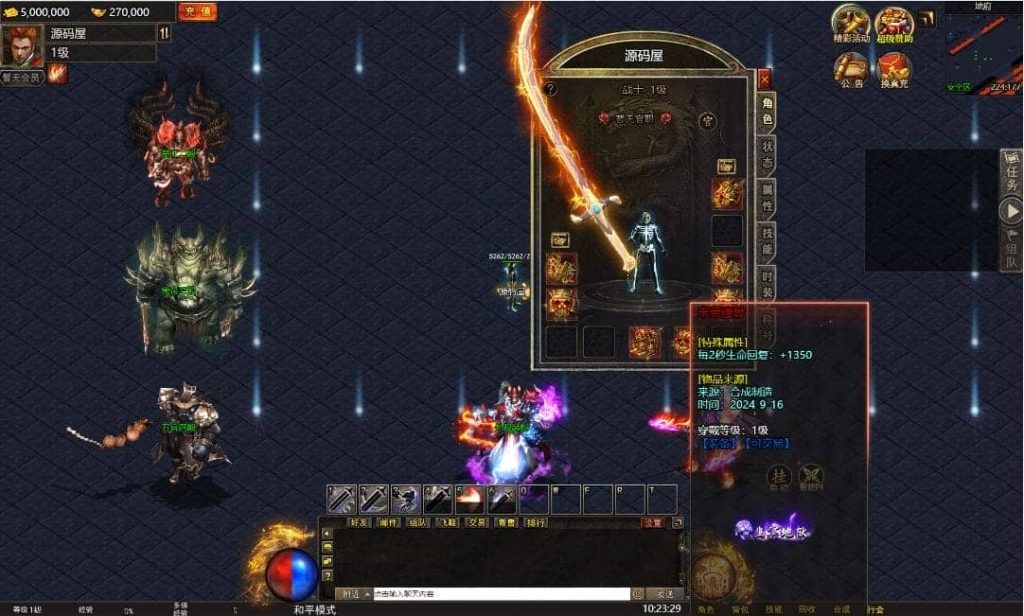Click the 发送 send chat button

coord(663,594)
